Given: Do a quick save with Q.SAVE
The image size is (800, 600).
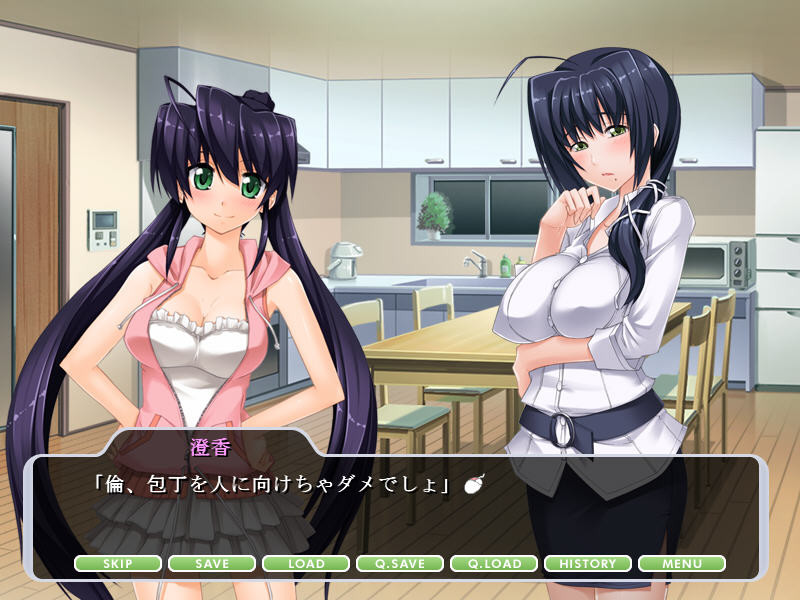Looking at the screenshot, I should coord(400,564).
